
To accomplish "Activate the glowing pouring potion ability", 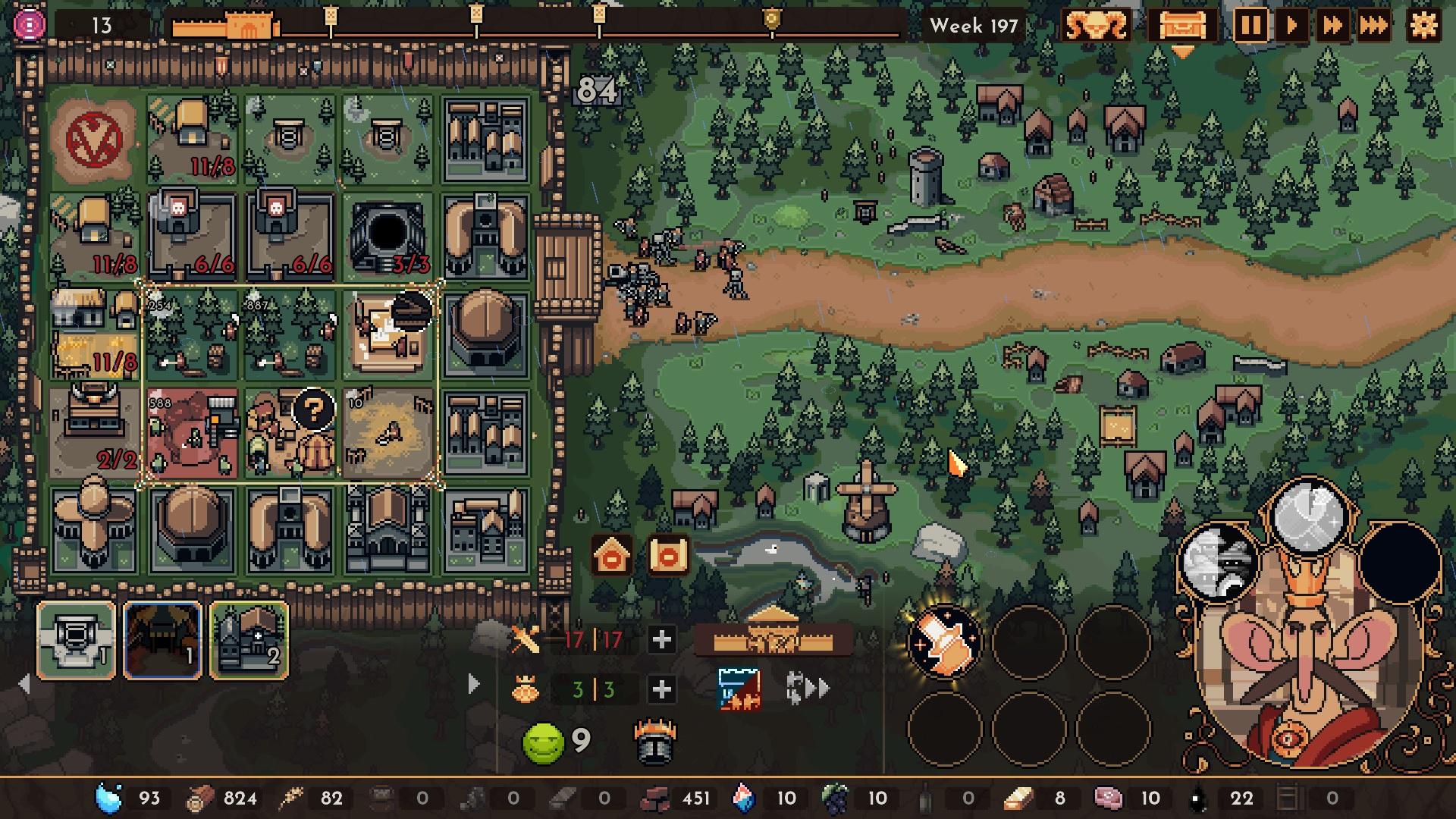I will click(x=944, y=642).
